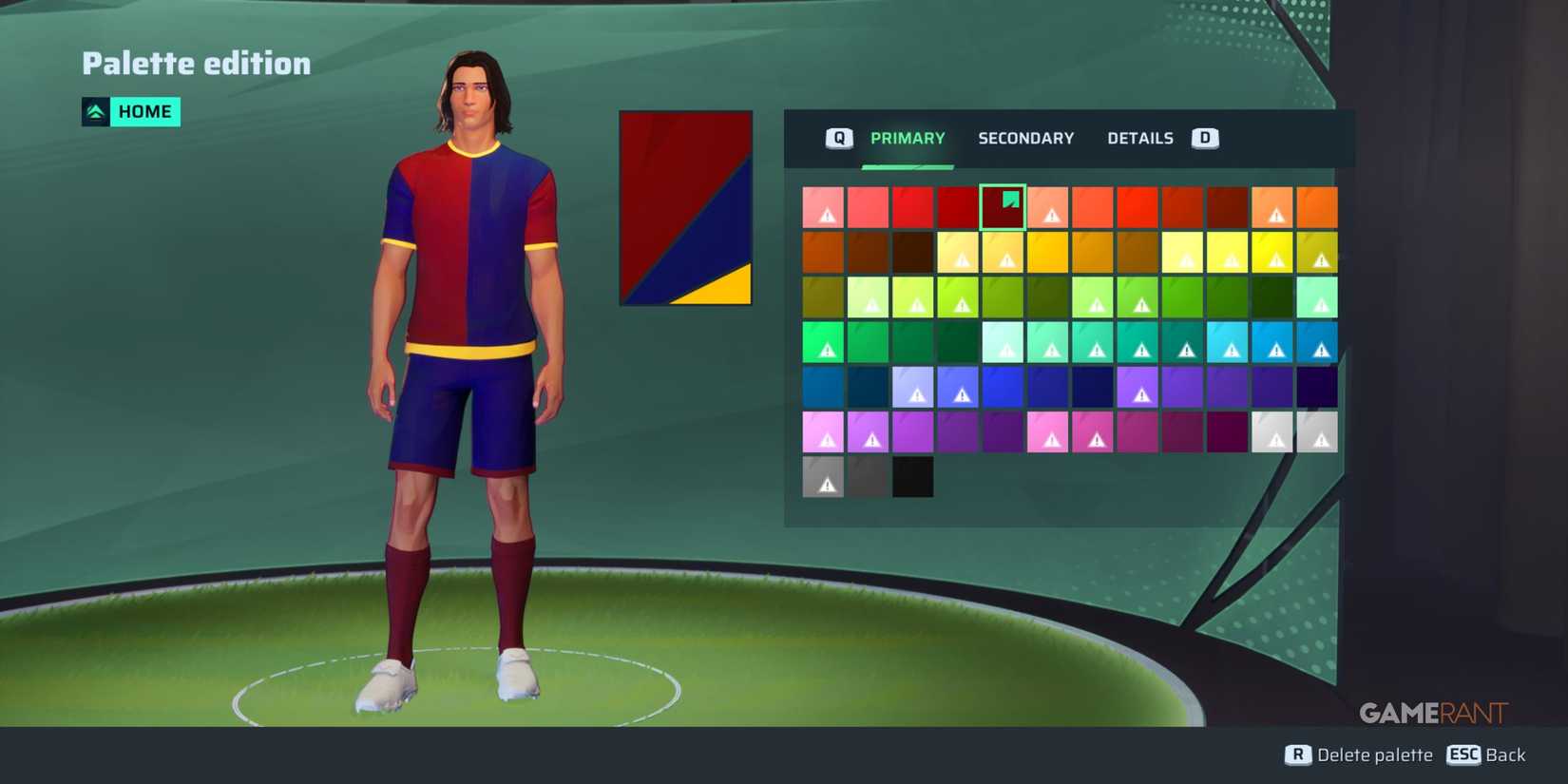Image resolution: width=1568 pixels, height=784 pixels.
Task: Click the D keyboard shortcut icon beside DETAILS
Action: click(x=1205, y=138)
